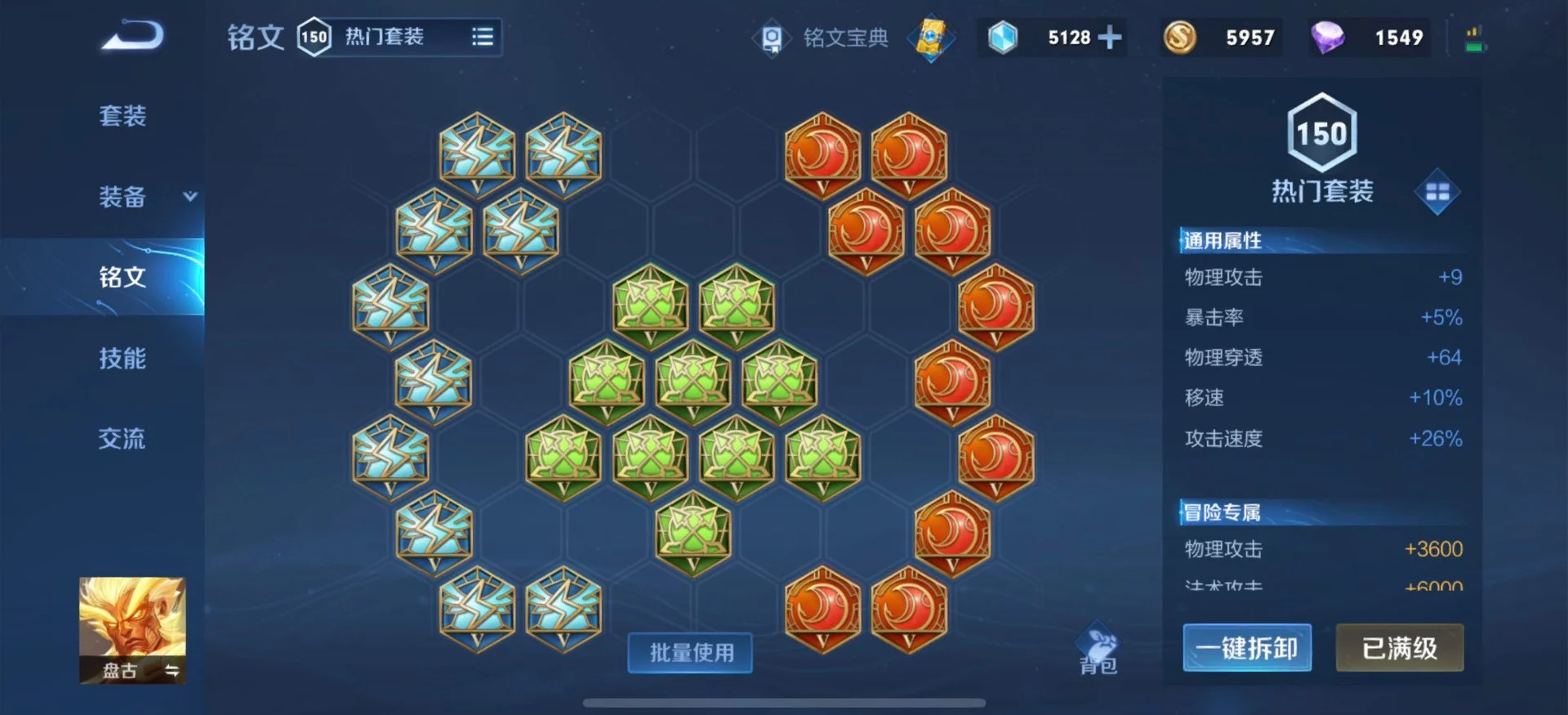Select a green arrow rune hexagon
The image size is (1568, 715).
649,306
